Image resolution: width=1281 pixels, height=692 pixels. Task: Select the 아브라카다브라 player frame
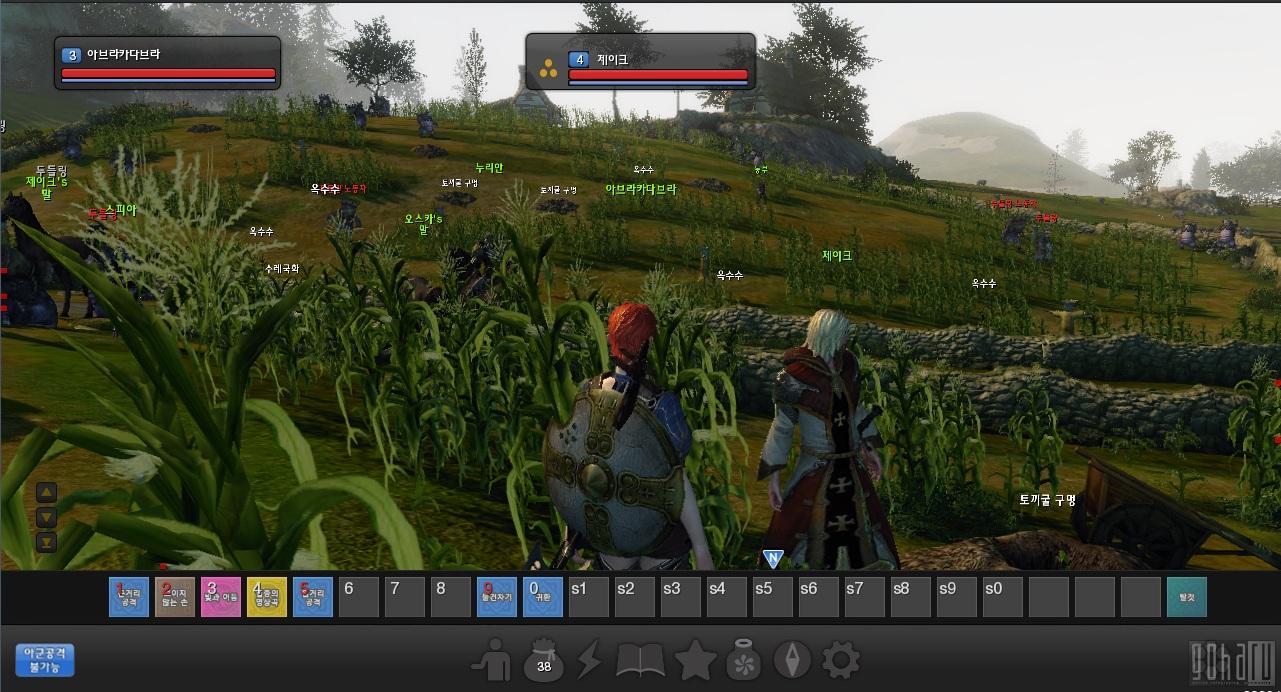click(167, 63)
